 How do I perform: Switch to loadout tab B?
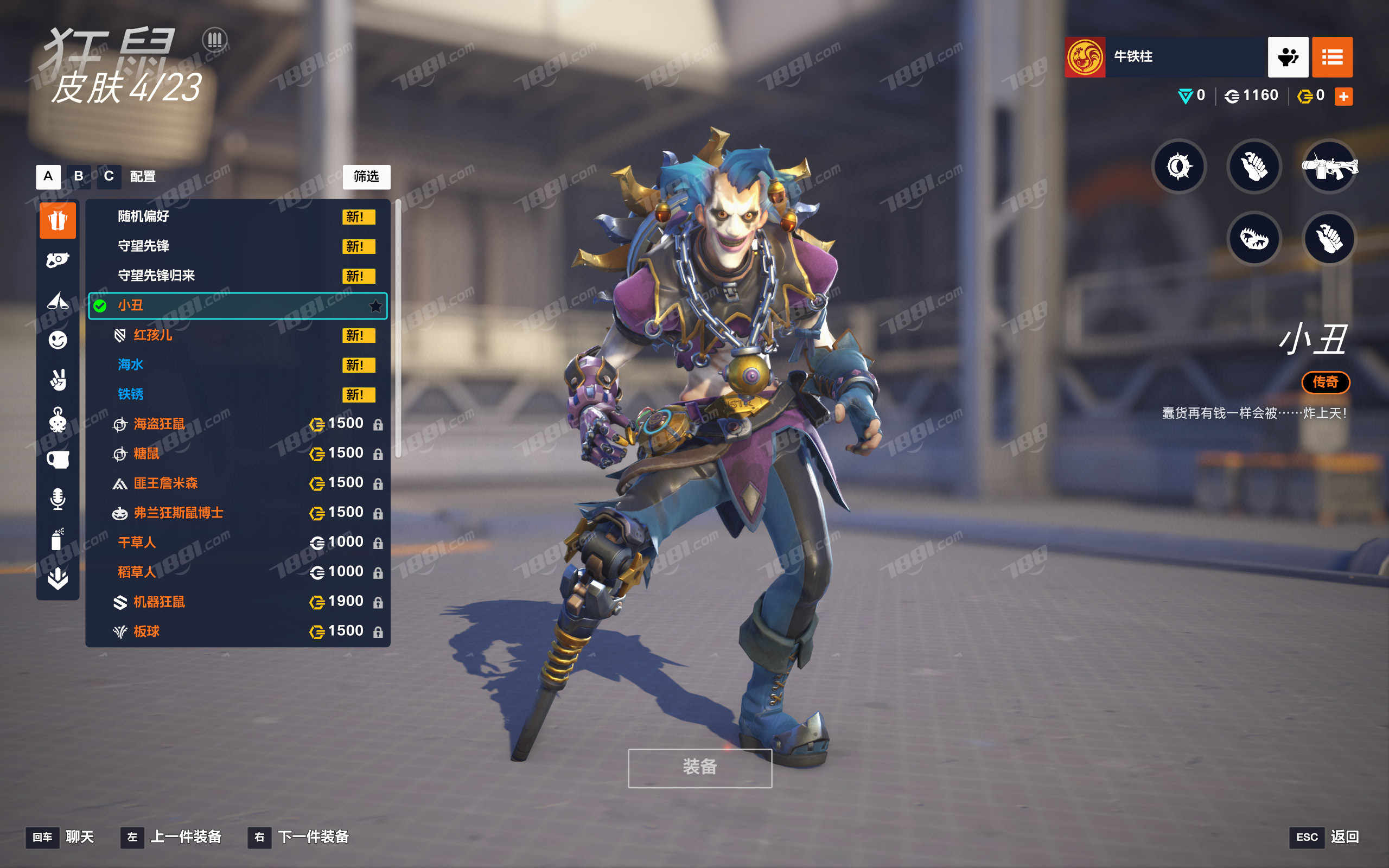tap(79, 176)
